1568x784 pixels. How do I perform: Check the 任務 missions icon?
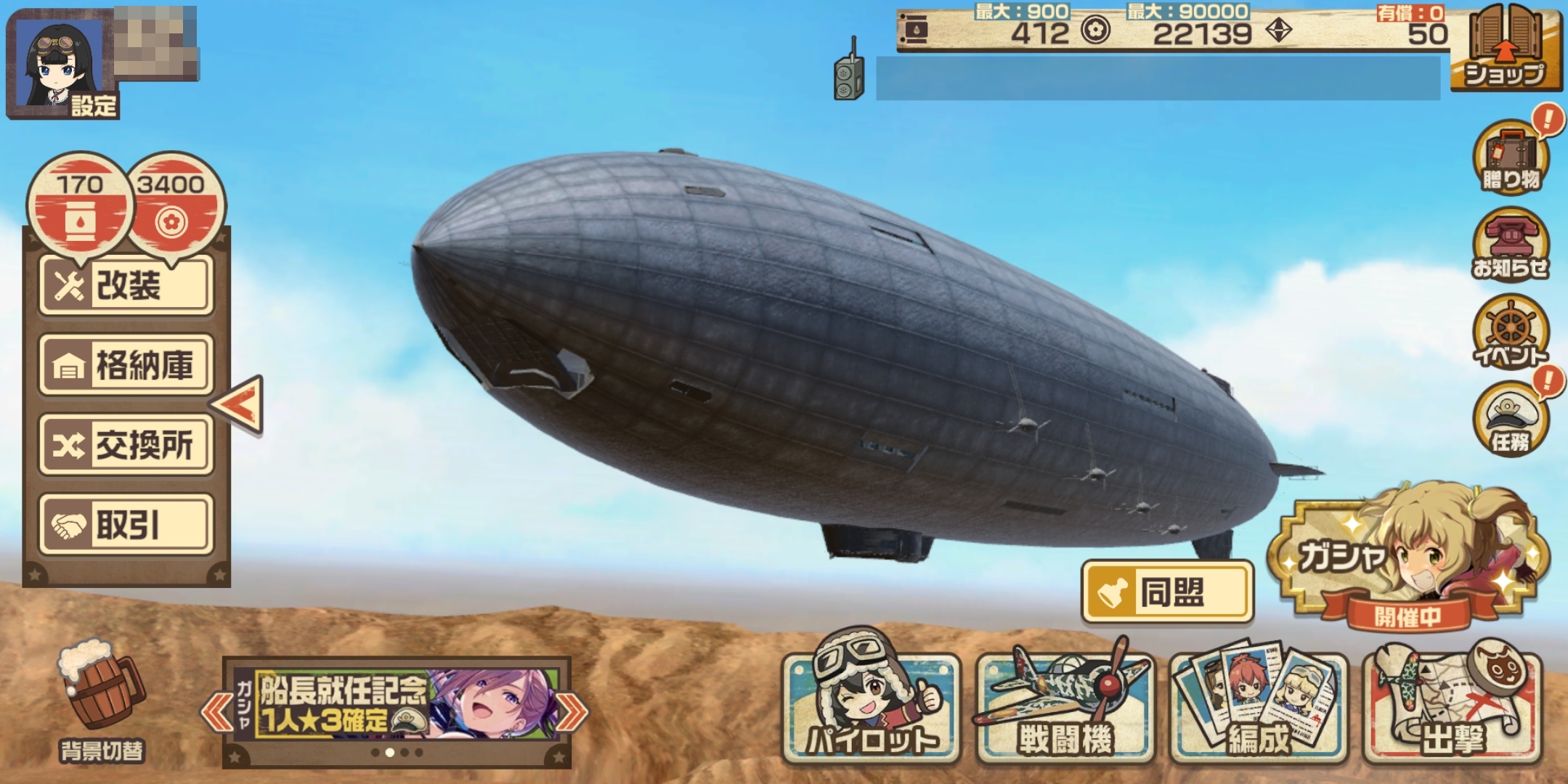[1511, 419]
